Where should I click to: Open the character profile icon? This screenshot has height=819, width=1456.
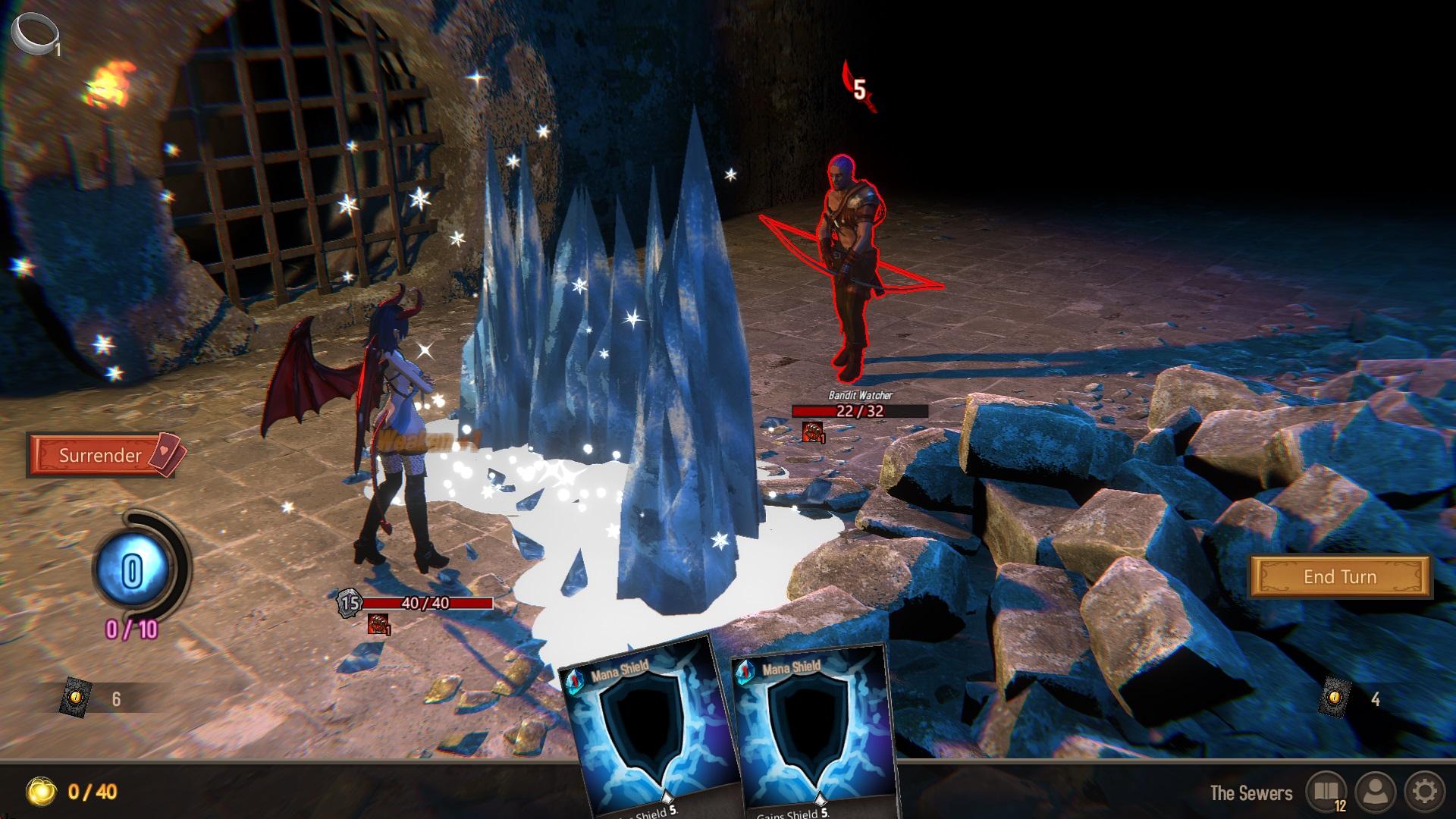[1376, 792]
